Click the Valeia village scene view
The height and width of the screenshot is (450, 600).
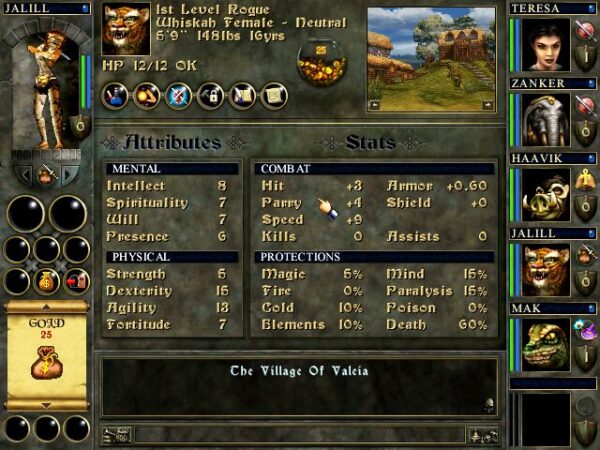point(432,58)
